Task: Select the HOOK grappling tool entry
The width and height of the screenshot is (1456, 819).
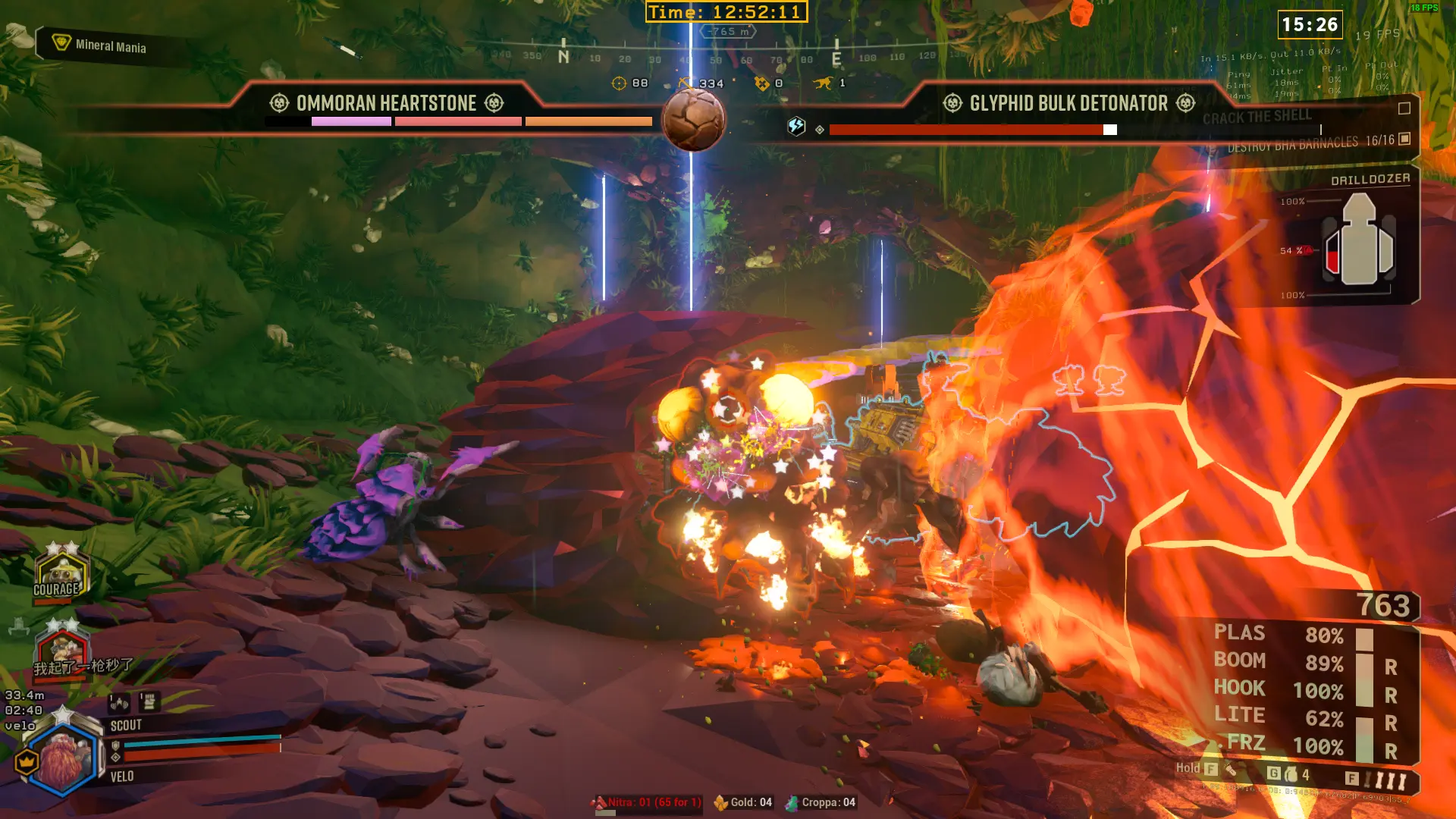Action: (x=1239, y=688)
